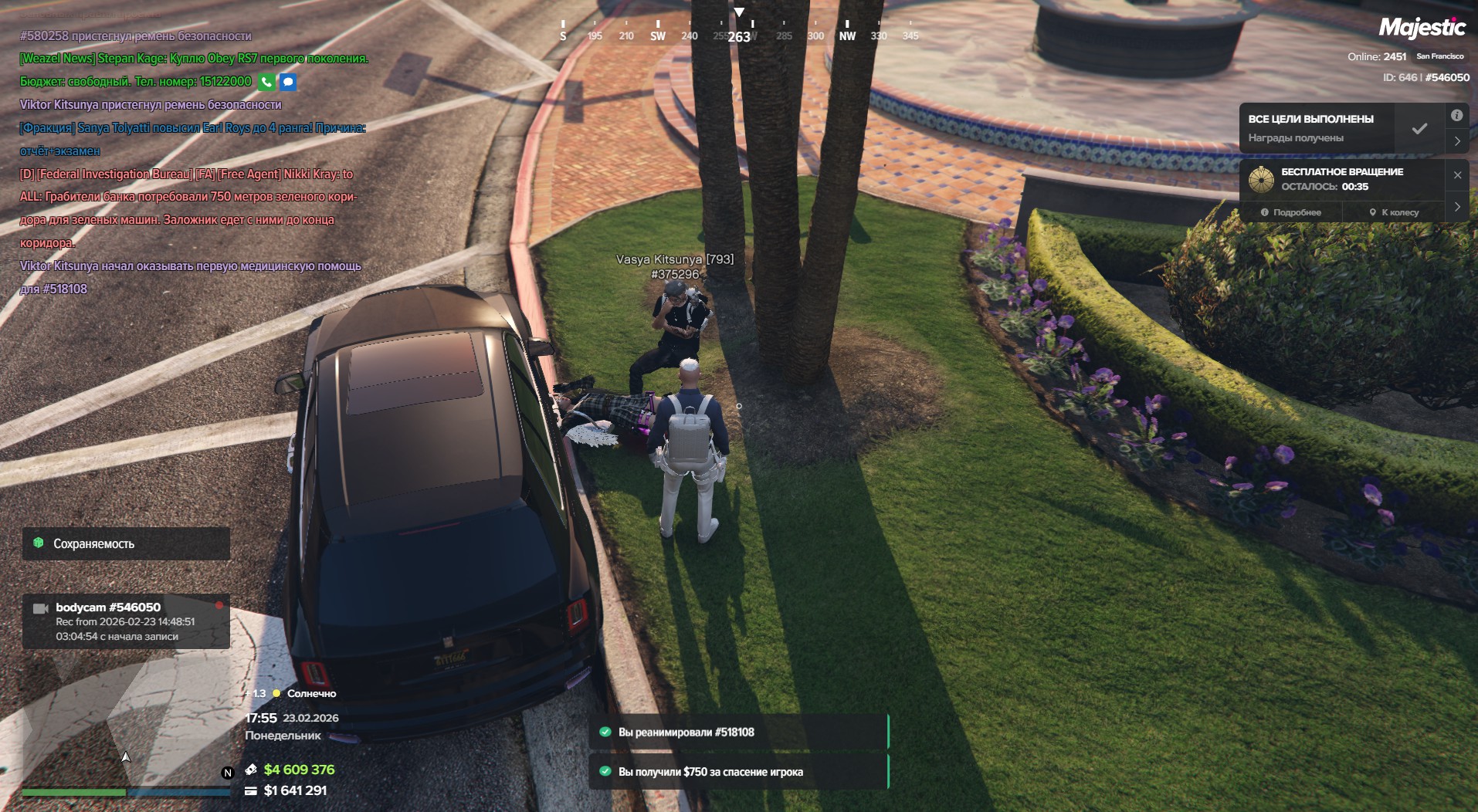Open the Сохраняемость status panel

click(x=126, y=543)
